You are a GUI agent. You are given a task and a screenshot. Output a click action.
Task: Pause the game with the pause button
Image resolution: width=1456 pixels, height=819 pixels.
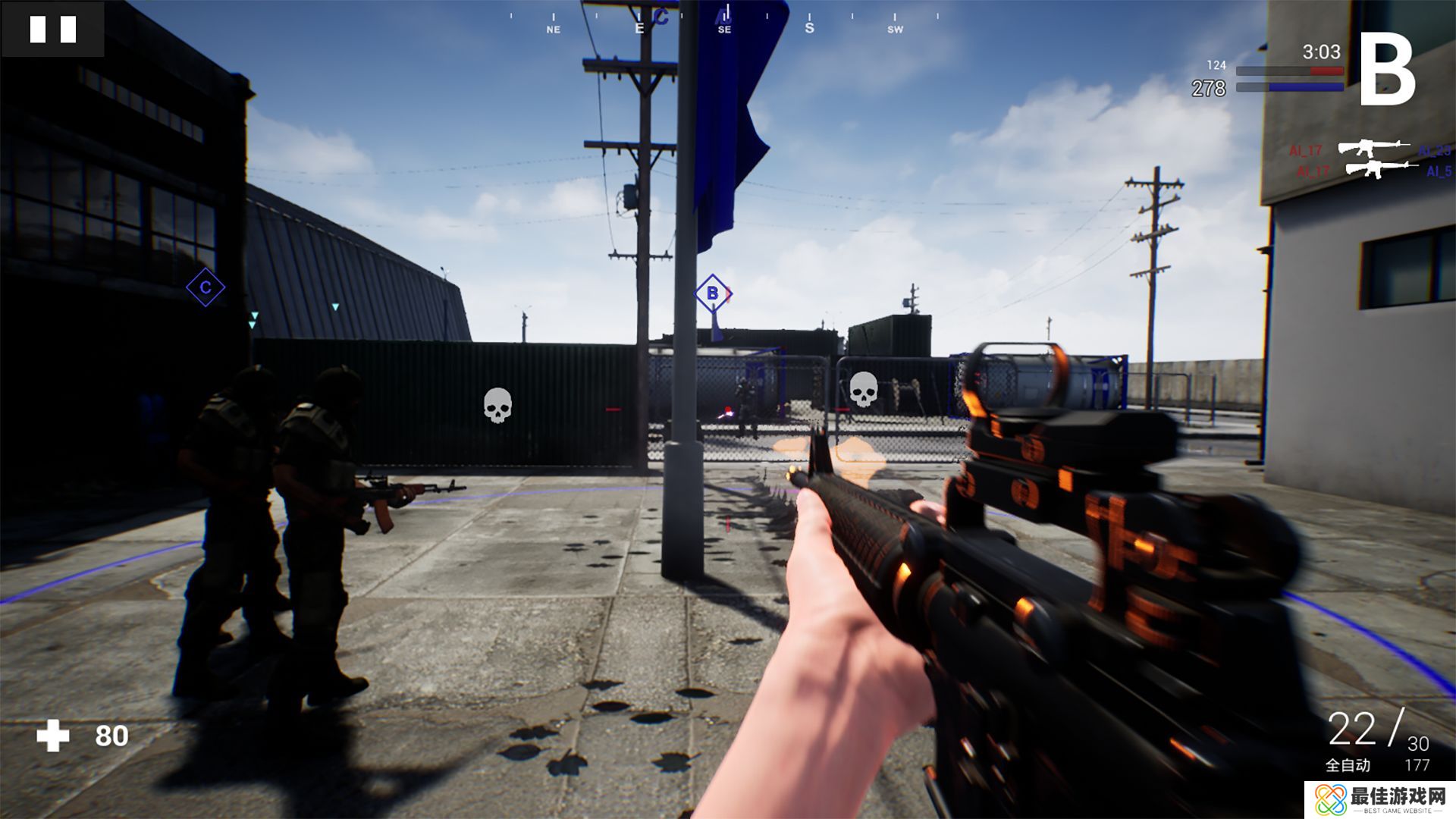coord(52,30)
